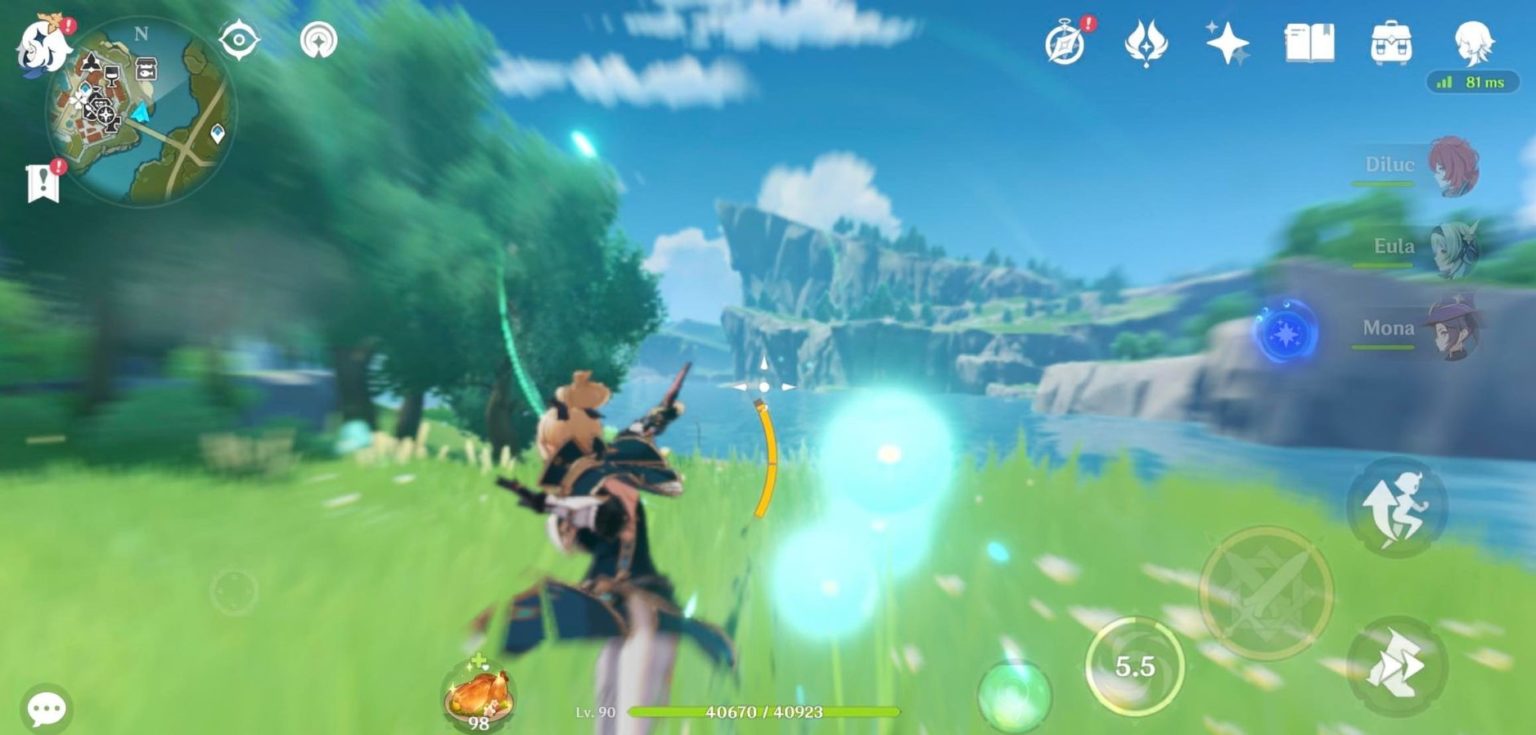The height and width of the screenshot is (735, 1536).
Task: Open the Inventory backpack
Action: pos(1393,42)
